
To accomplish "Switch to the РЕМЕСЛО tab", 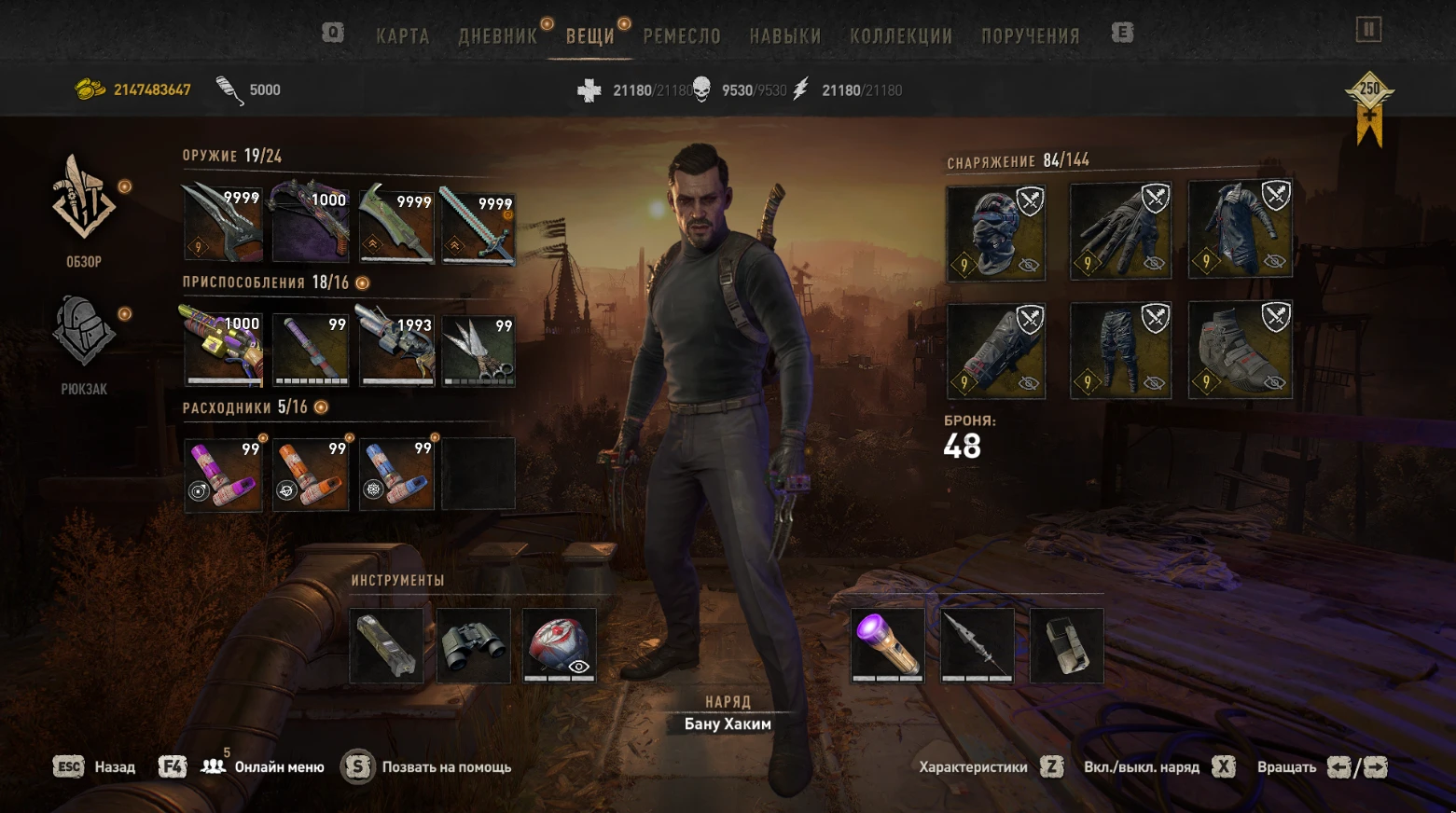I will 681,35.
